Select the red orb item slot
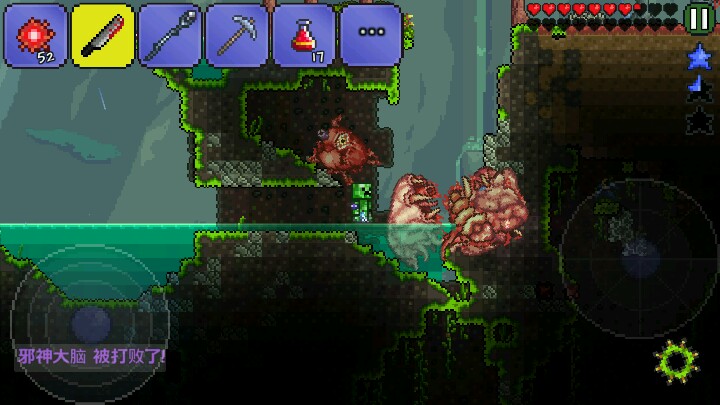 pos(37,35)
